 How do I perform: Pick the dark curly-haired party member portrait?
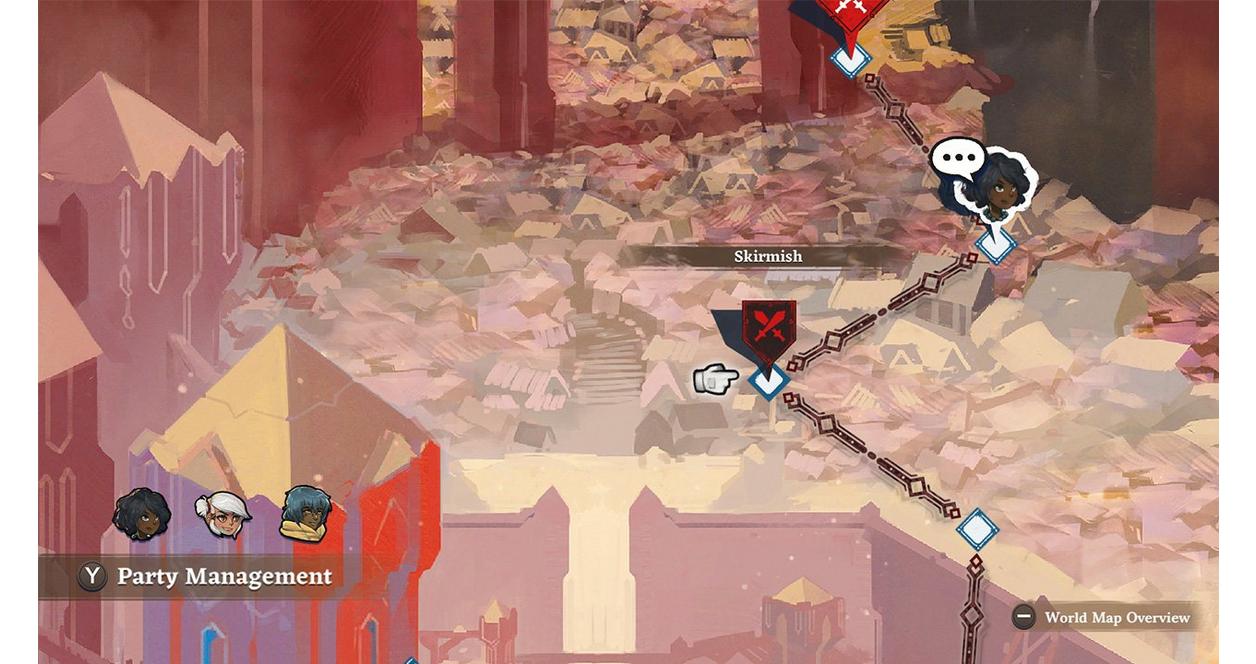(x=141, y=514)
